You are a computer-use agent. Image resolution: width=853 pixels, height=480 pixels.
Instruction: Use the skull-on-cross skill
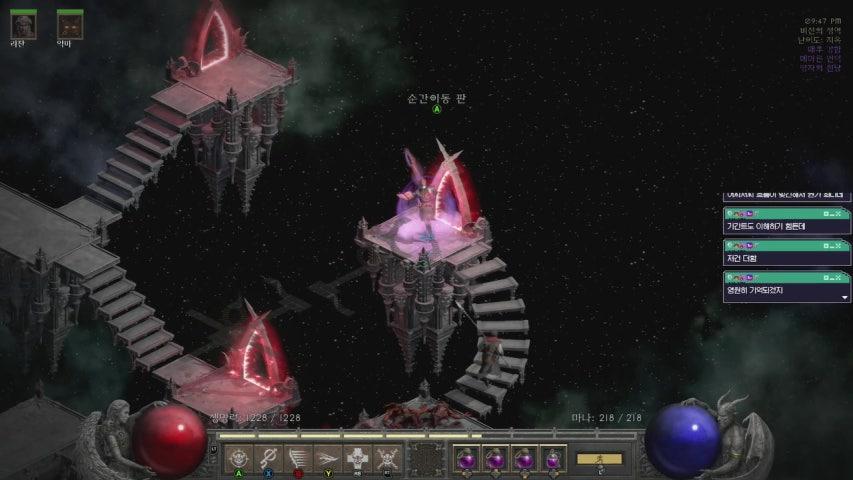pos(358,457)
